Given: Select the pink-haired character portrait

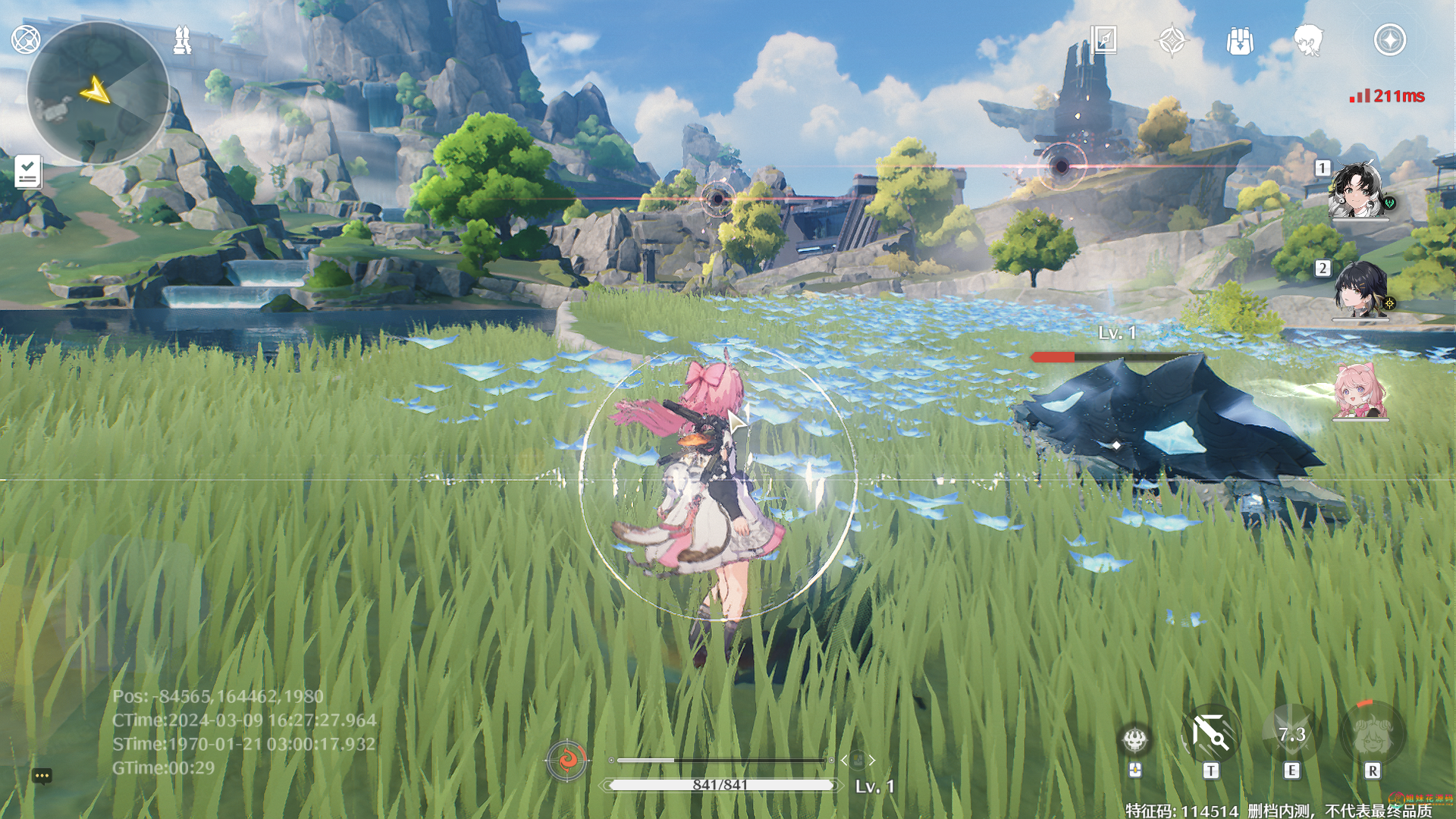Looking at the screenshot, I should (x=1360, y=391).
